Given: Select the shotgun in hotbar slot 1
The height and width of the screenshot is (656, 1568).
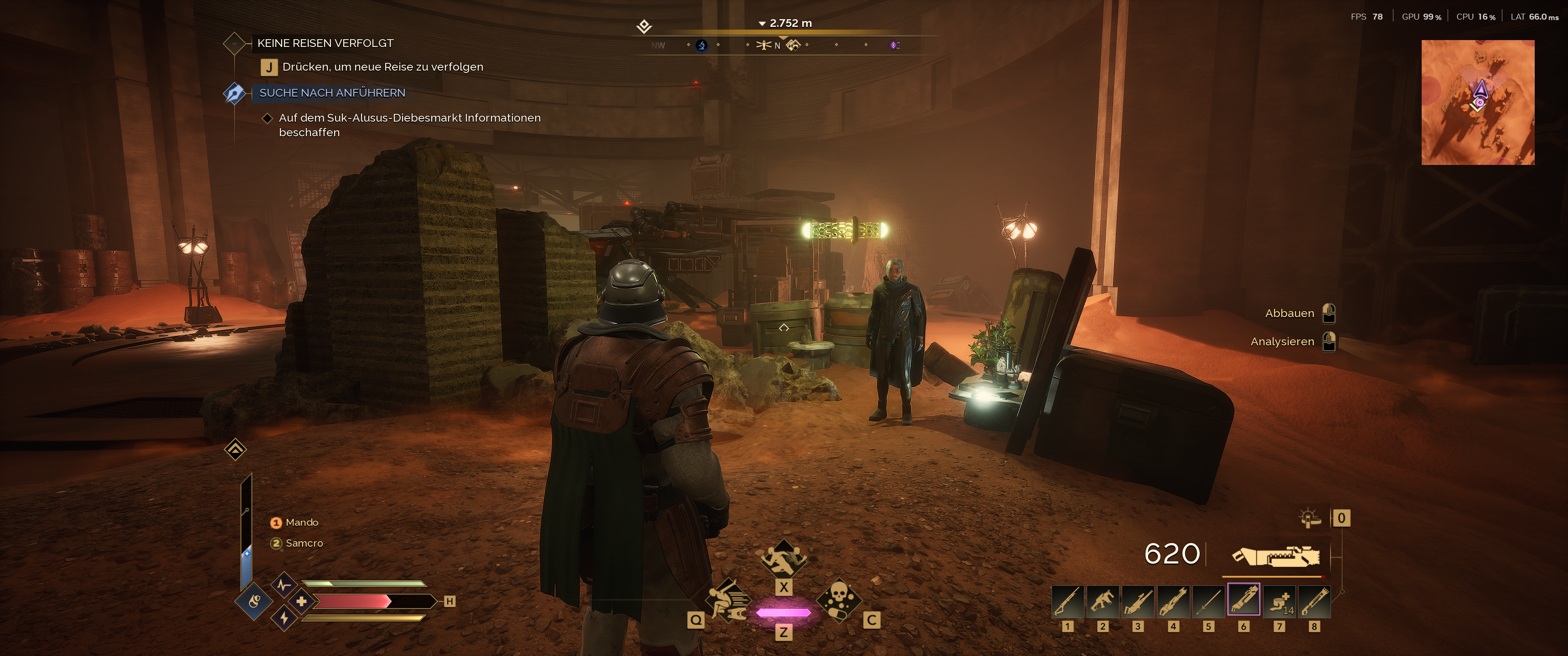Looking at the screenshot, I should (1068, 601).
